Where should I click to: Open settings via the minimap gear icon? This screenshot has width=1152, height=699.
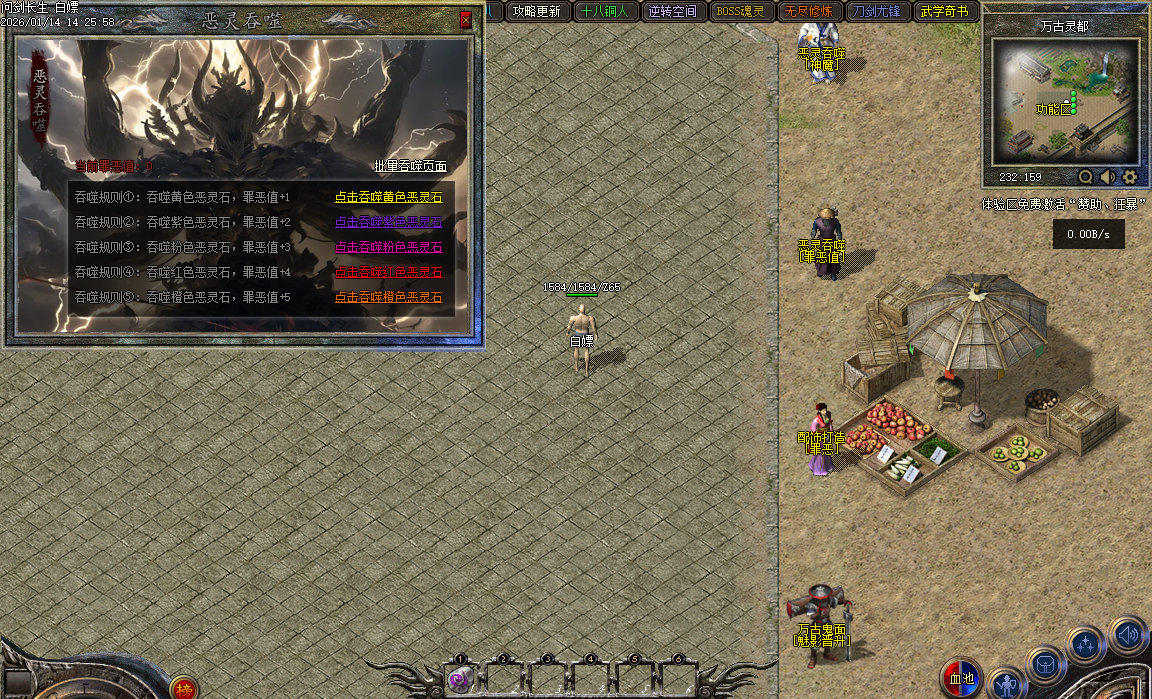1130,177
